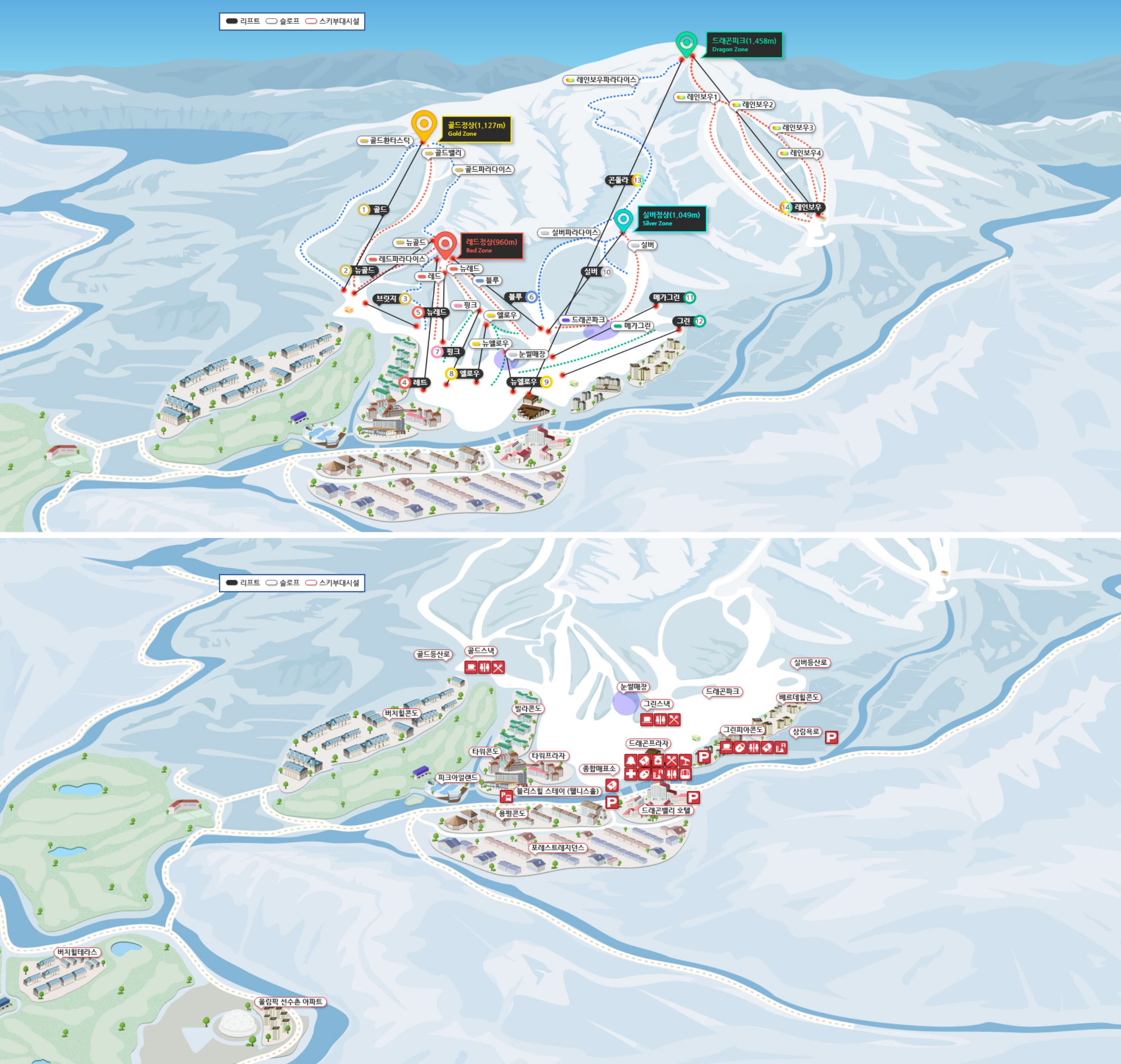1121x1064 pixels.
Task: Open the 드래곤밸리 호텔 label
Action: pos(666,810)
